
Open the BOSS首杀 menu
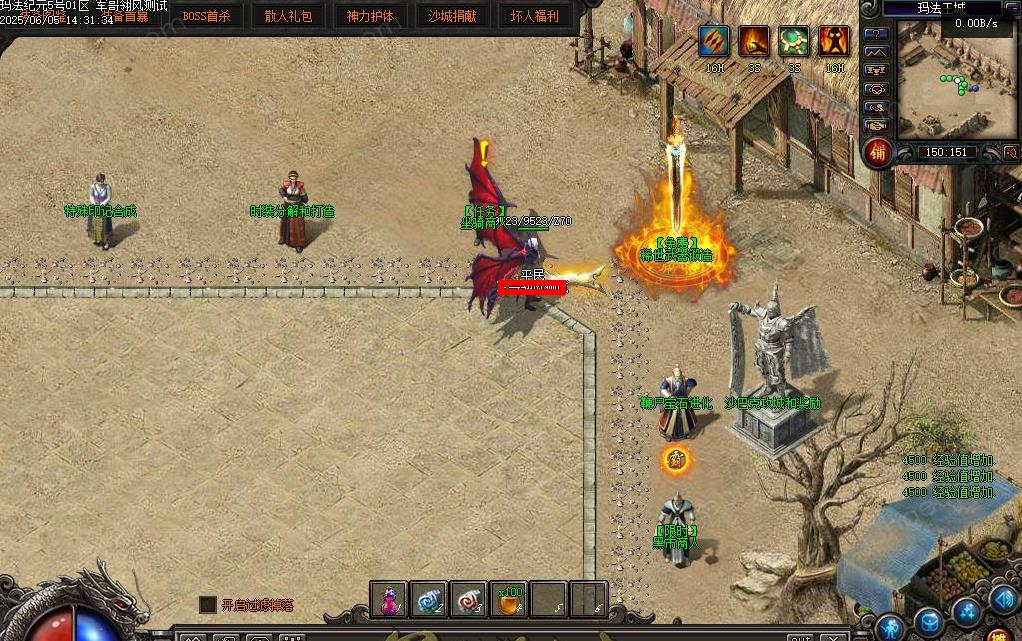[x=206, y=16]
